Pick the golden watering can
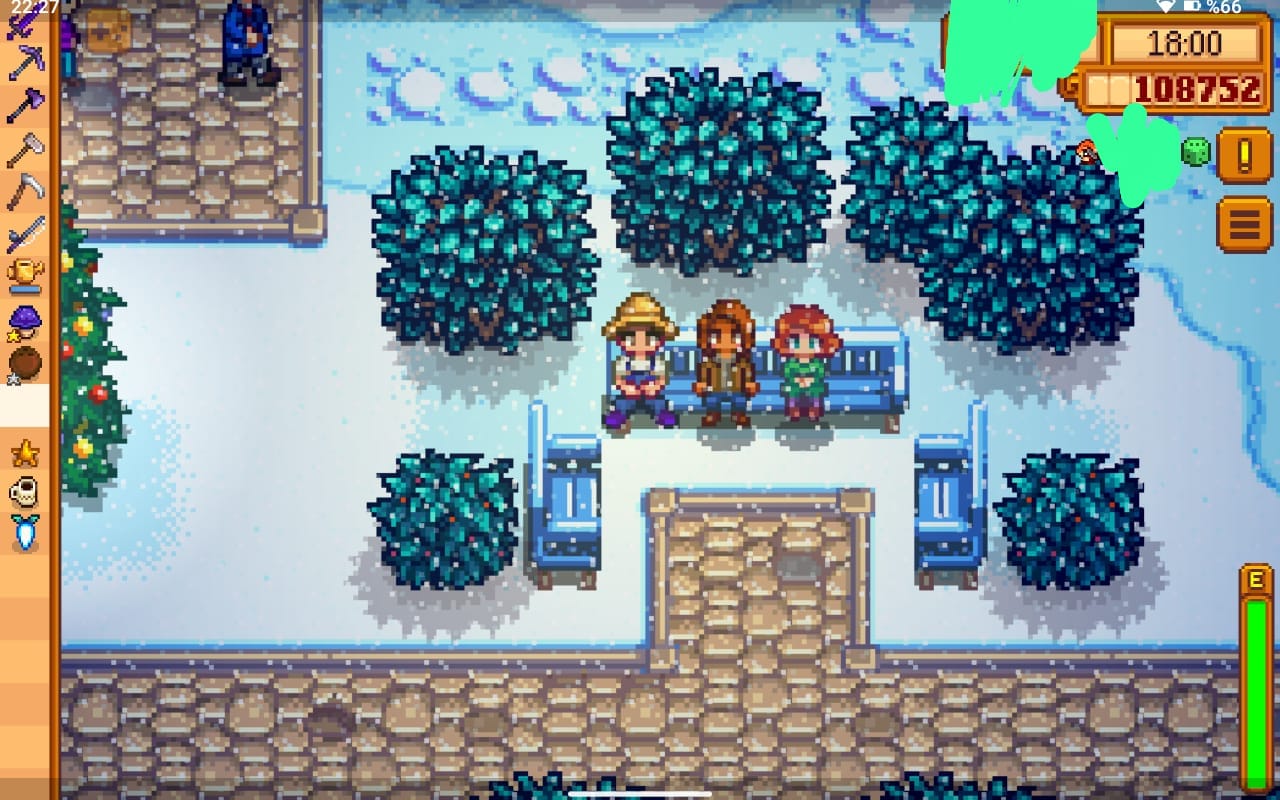Image resolution: width=1280 pixels, height=800 pixels. pos(24,274)
